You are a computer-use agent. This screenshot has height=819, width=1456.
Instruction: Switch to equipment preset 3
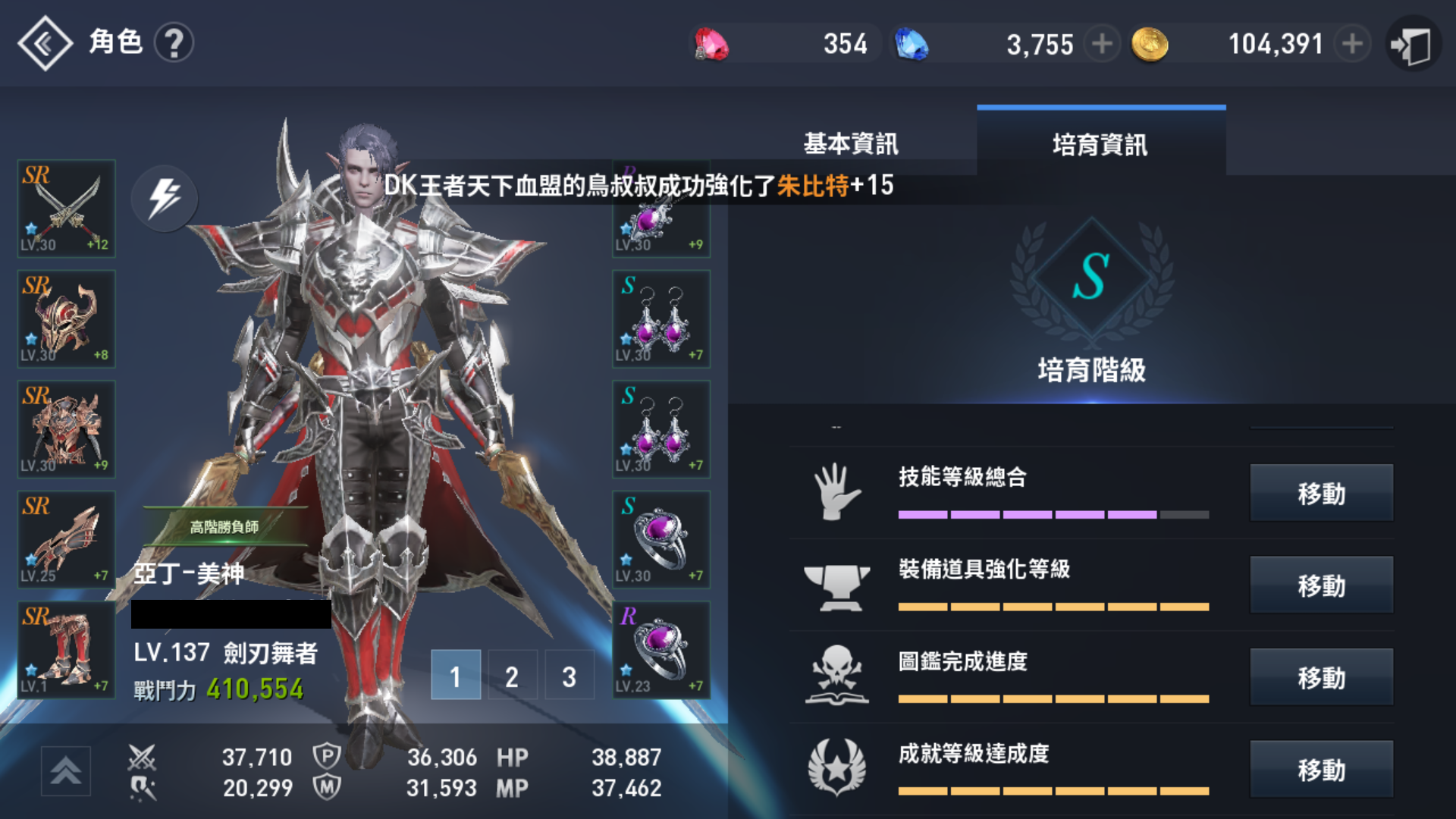pyautogui.click(x=569, y=675)
